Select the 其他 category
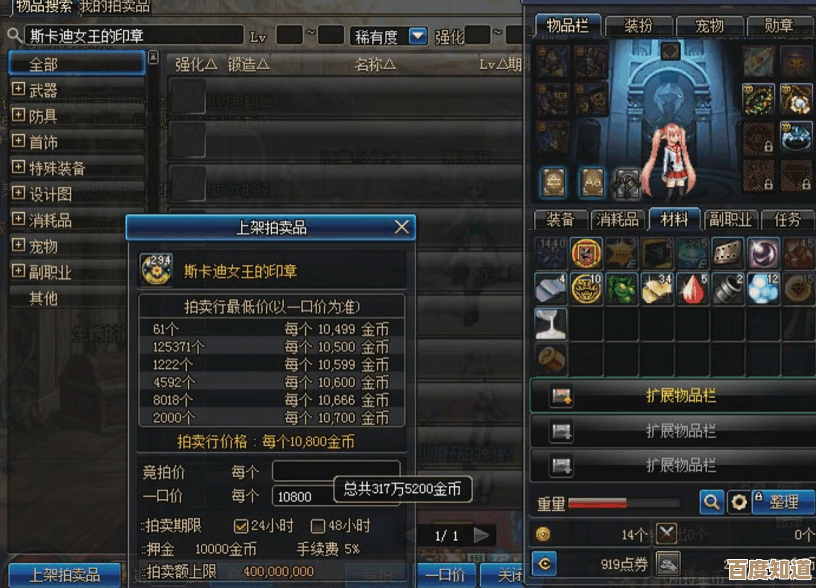The width and height of the screenshot is (816, 588). (44, 298)
